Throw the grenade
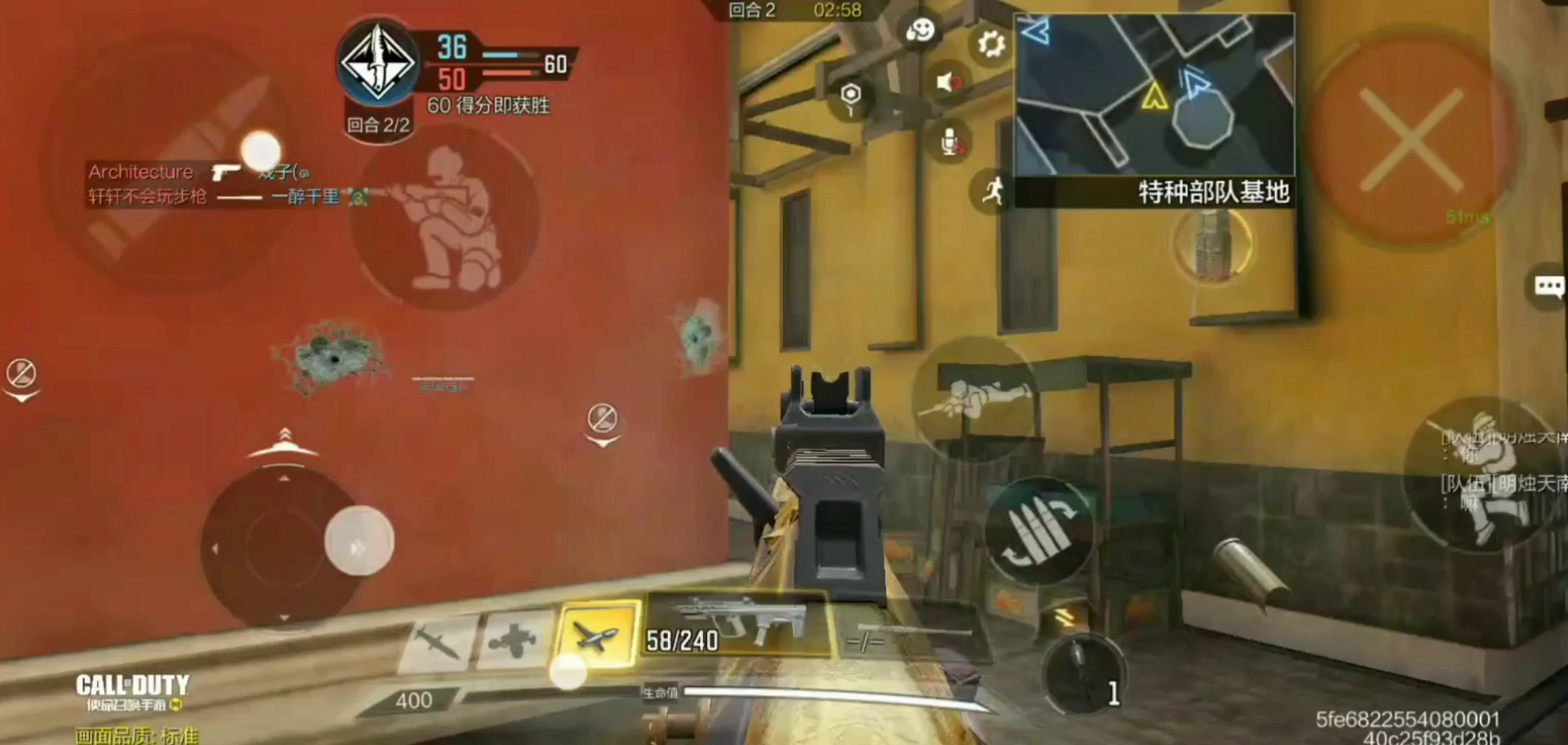 [x=1084, y=672]
